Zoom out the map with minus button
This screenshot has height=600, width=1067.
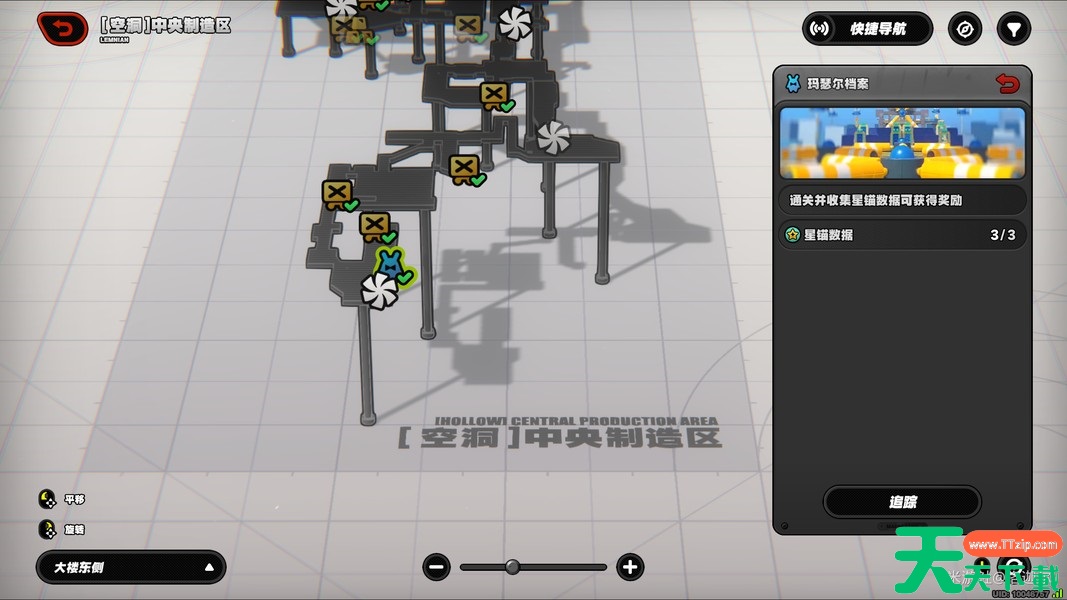437,567
